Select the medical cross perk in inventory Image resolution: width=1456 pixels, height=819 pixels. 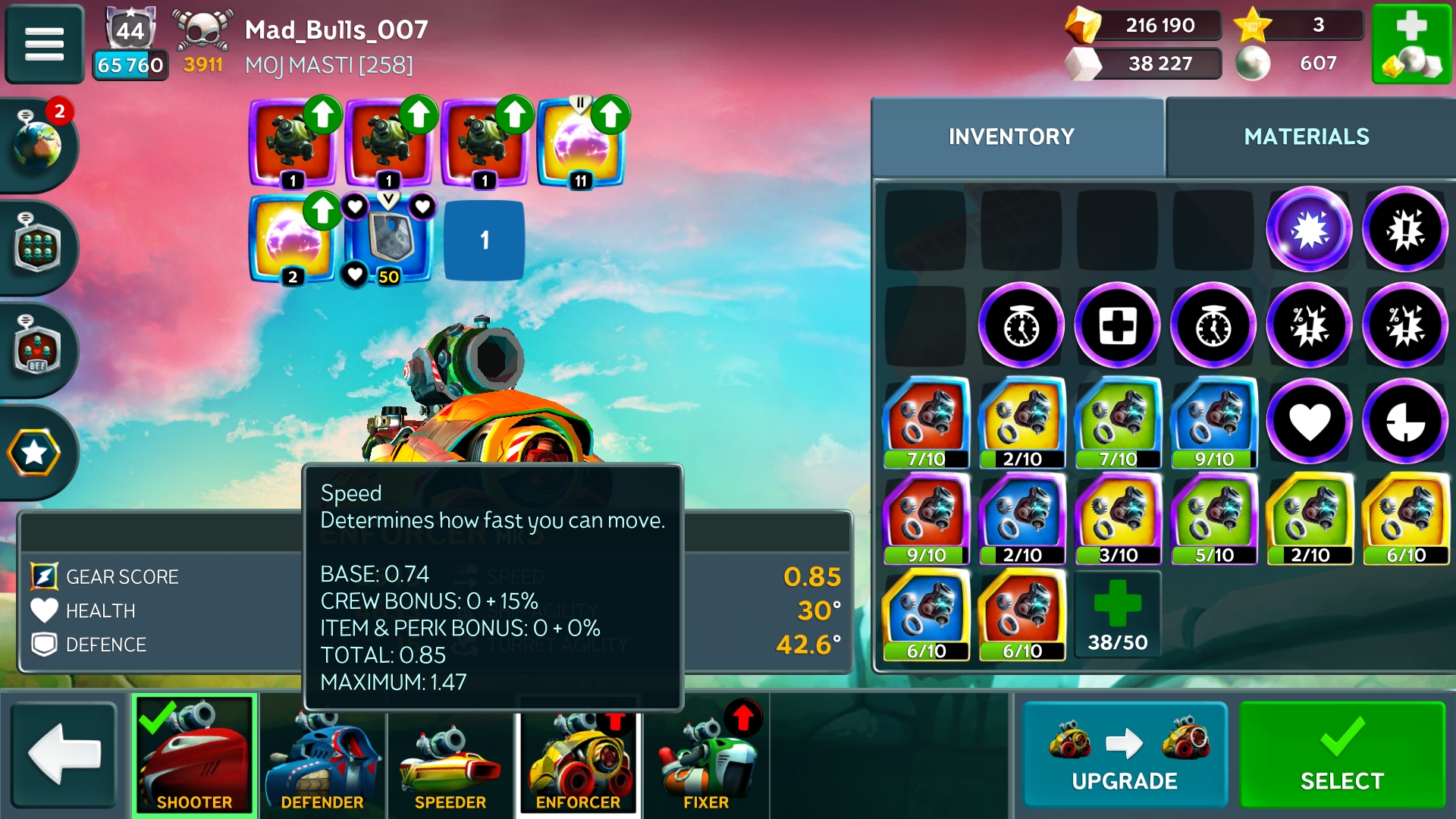[x=1118, y=326]
